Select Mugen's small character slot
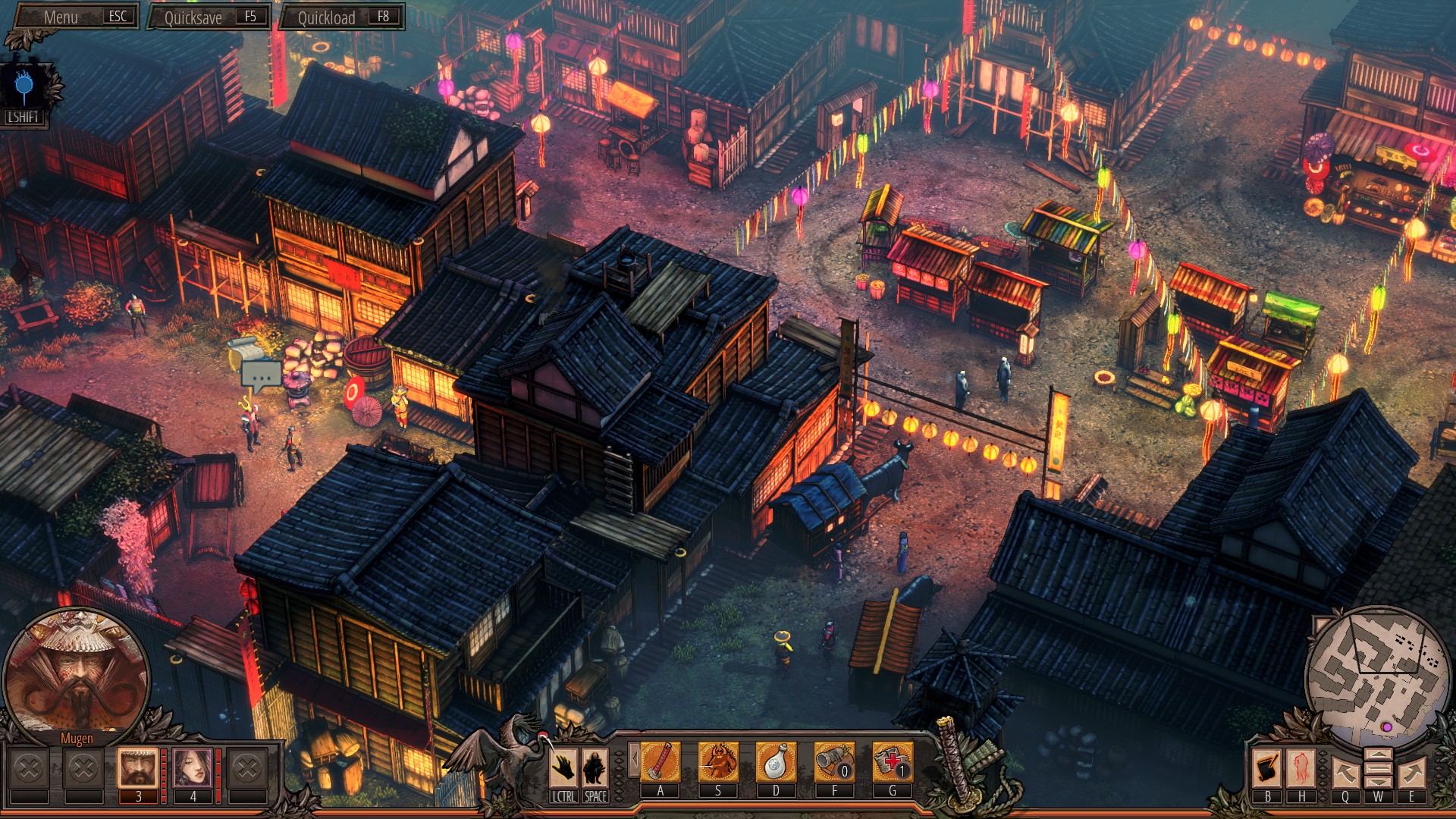 point(138,767)
